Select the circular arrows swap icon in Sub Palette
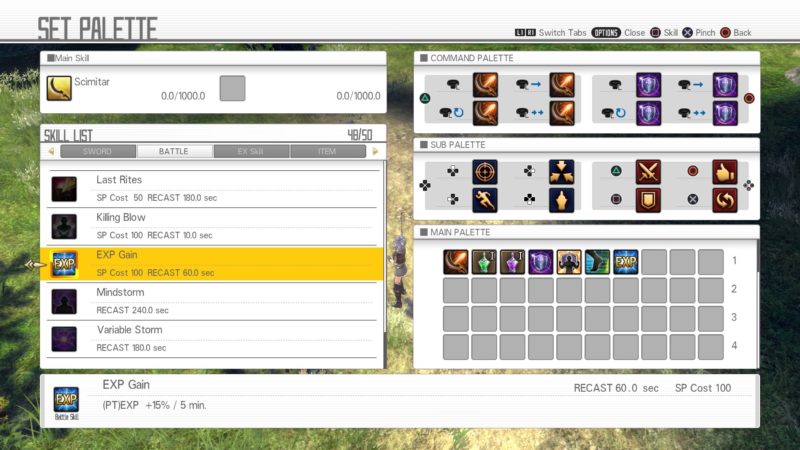 pos(725,200)
